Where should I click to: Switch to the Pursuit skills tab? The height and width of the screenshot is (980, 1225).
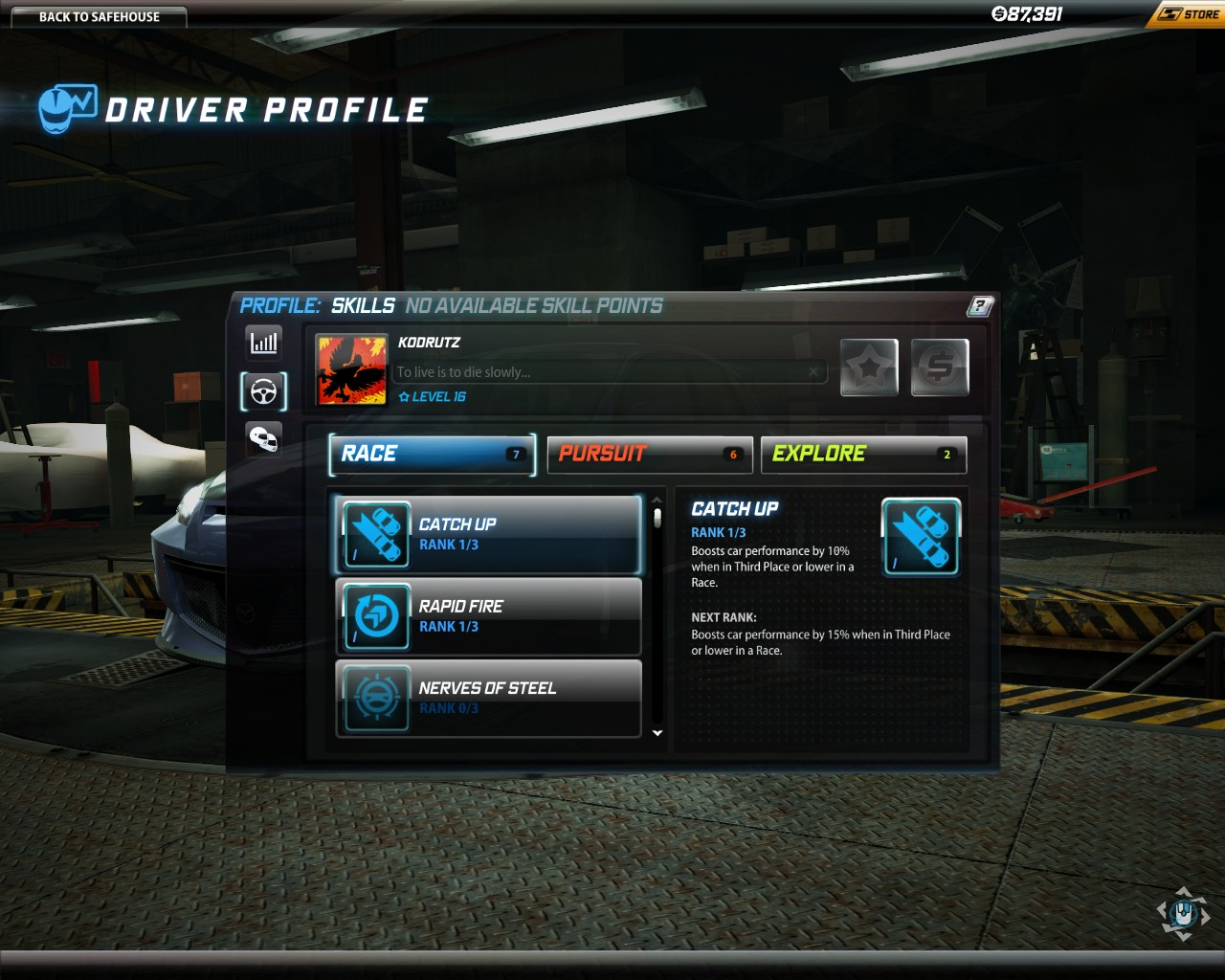(x=649, y=455)
